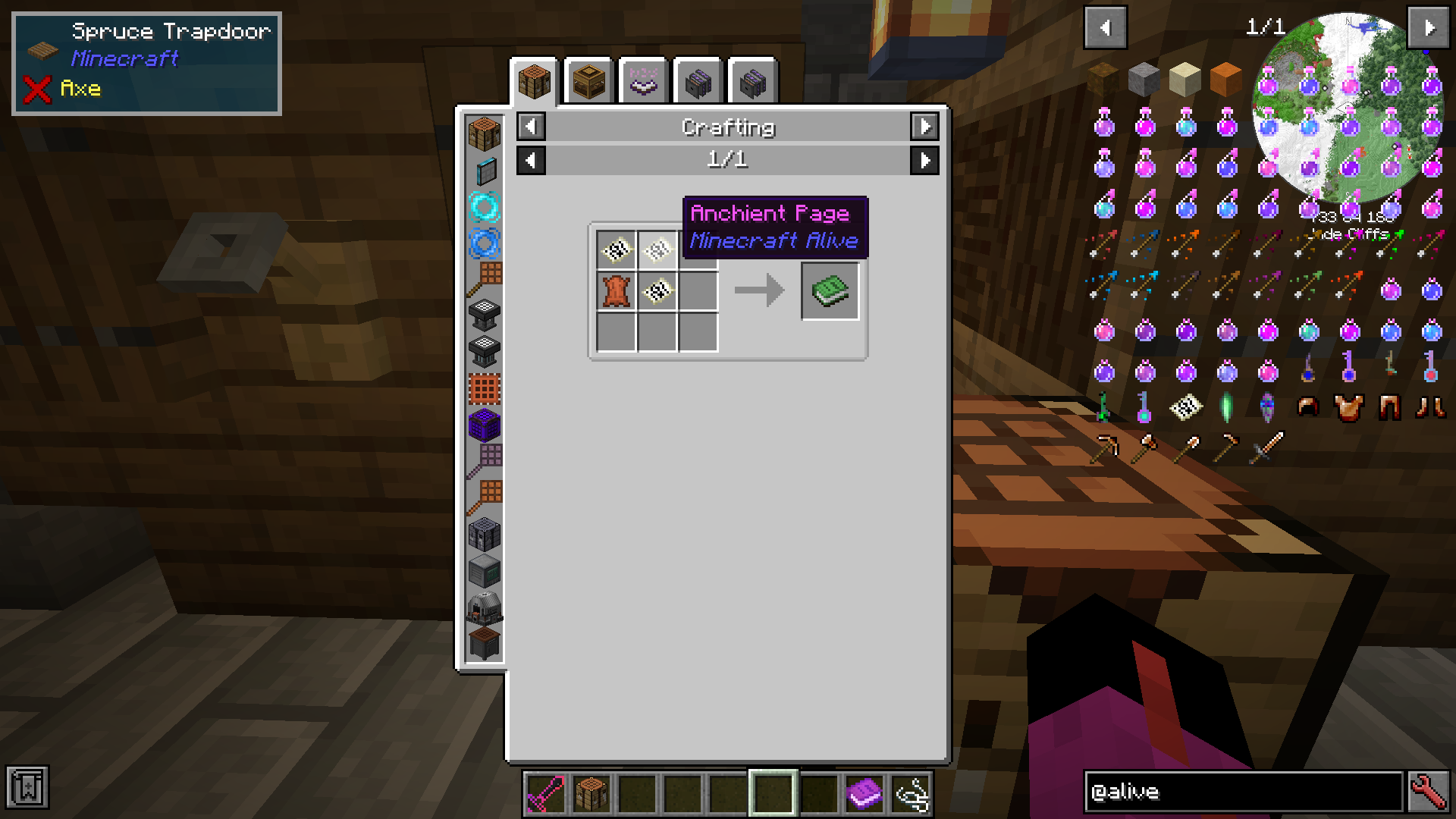Screen dimensions: 1456x819
Task: Switch to the barrel recipe tab
Action: coord(588,81)
